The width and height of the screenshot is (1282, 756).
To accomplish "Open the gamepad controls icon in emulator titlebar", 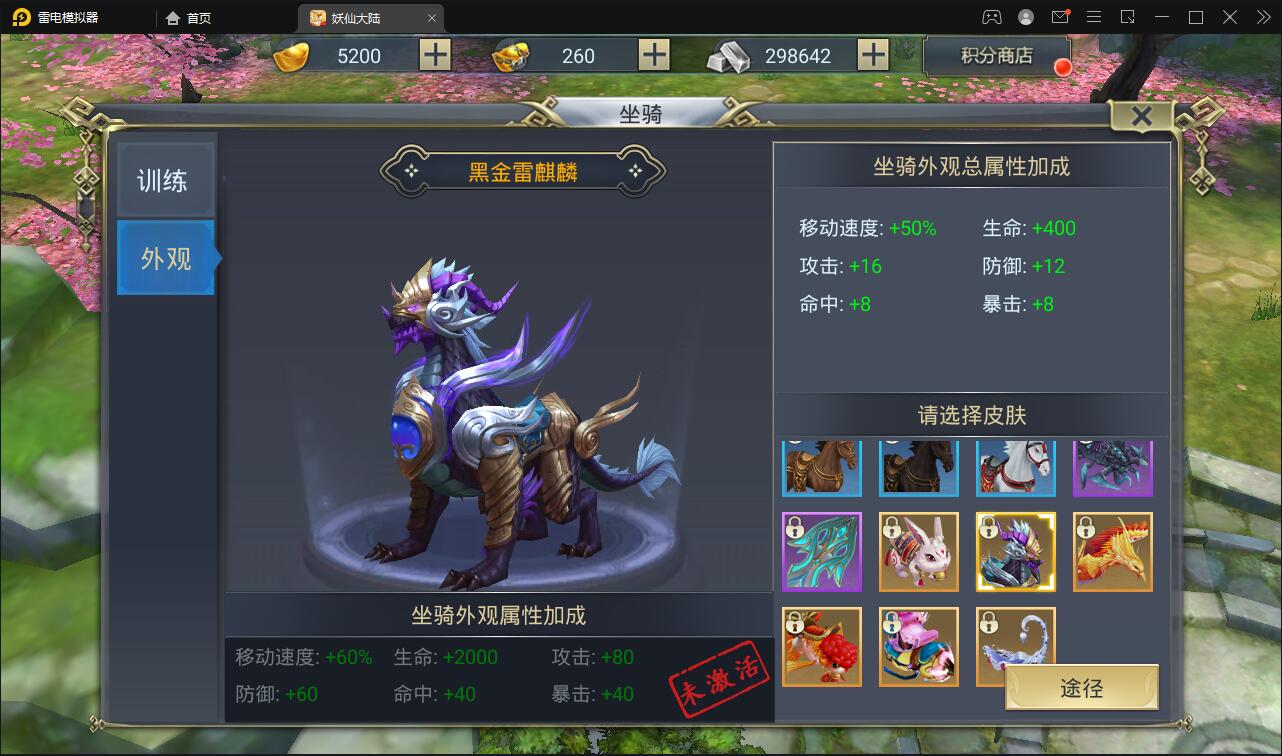I will 993,17.
